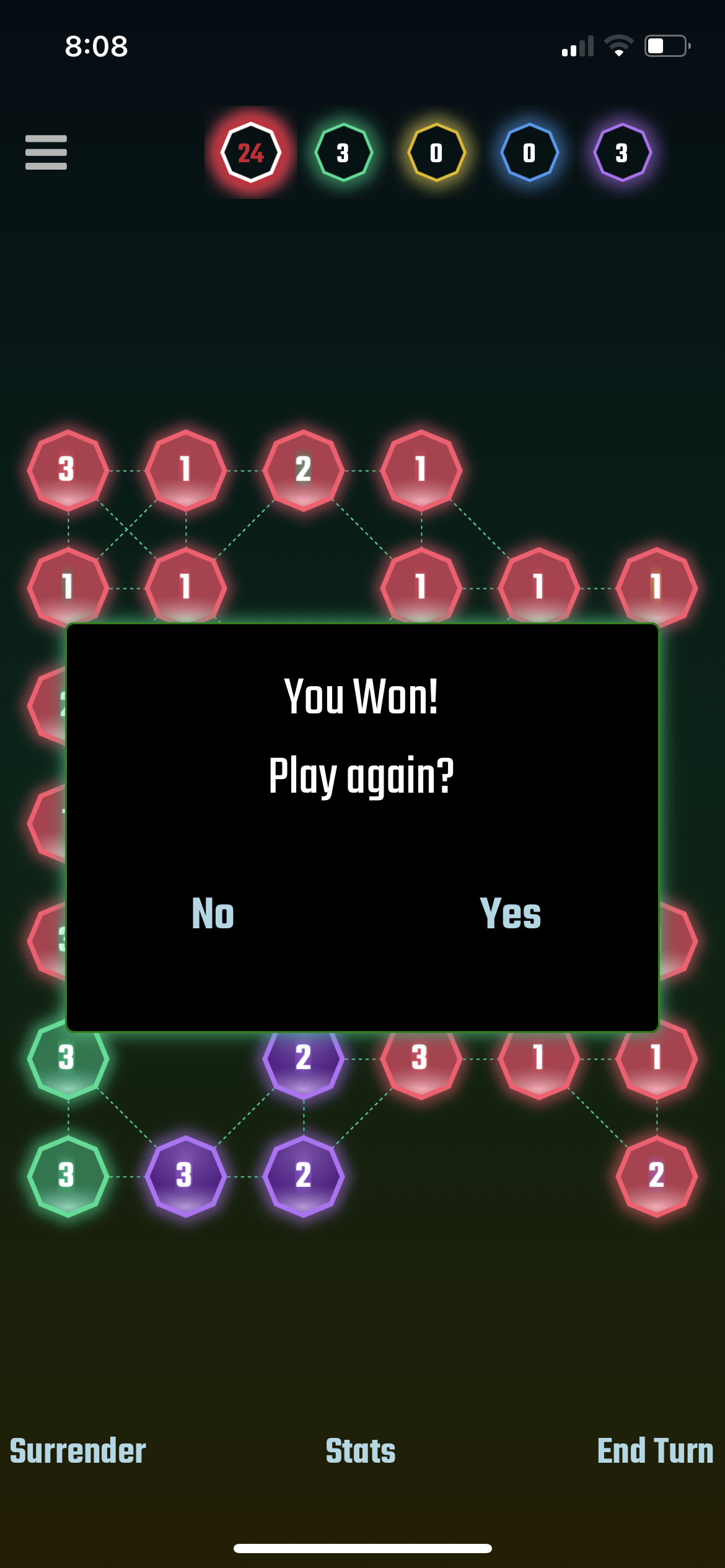
Task: Select the red tile numbered 2 in the bottom row
Action: coord(656,1175)
